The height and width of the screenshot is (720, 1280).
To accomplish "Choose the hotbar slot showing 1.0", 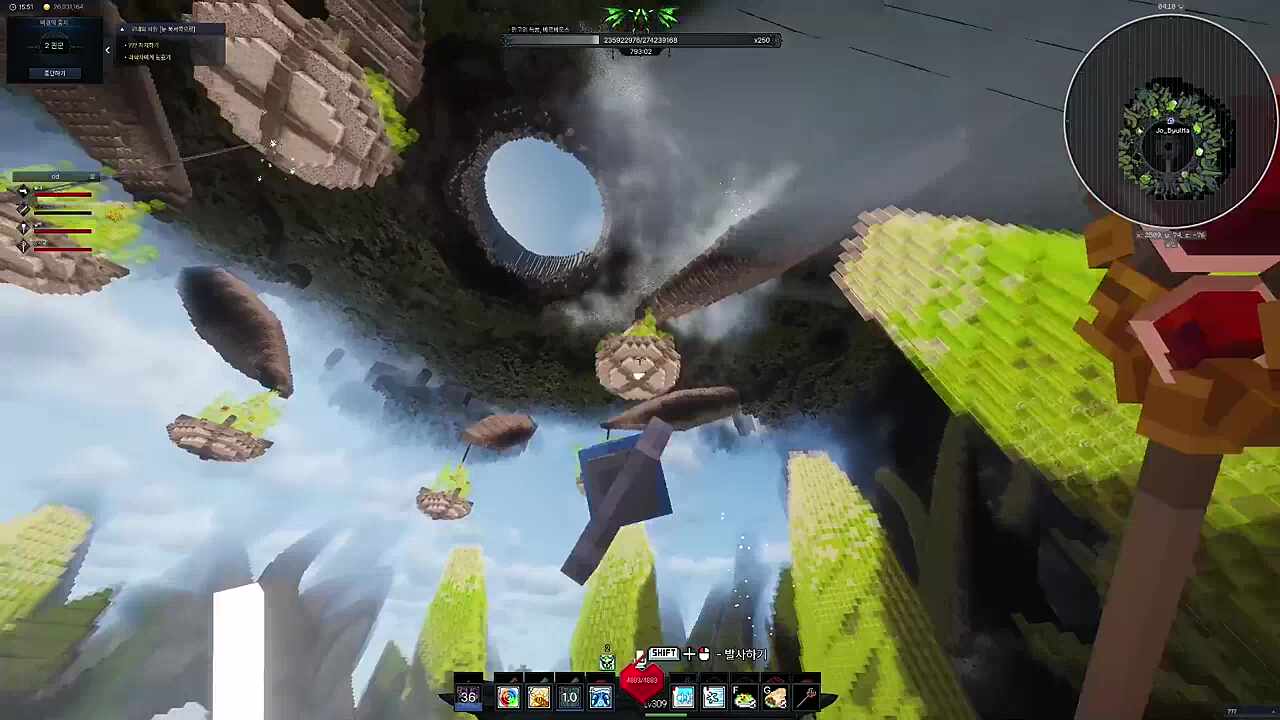I will (569, 697).
